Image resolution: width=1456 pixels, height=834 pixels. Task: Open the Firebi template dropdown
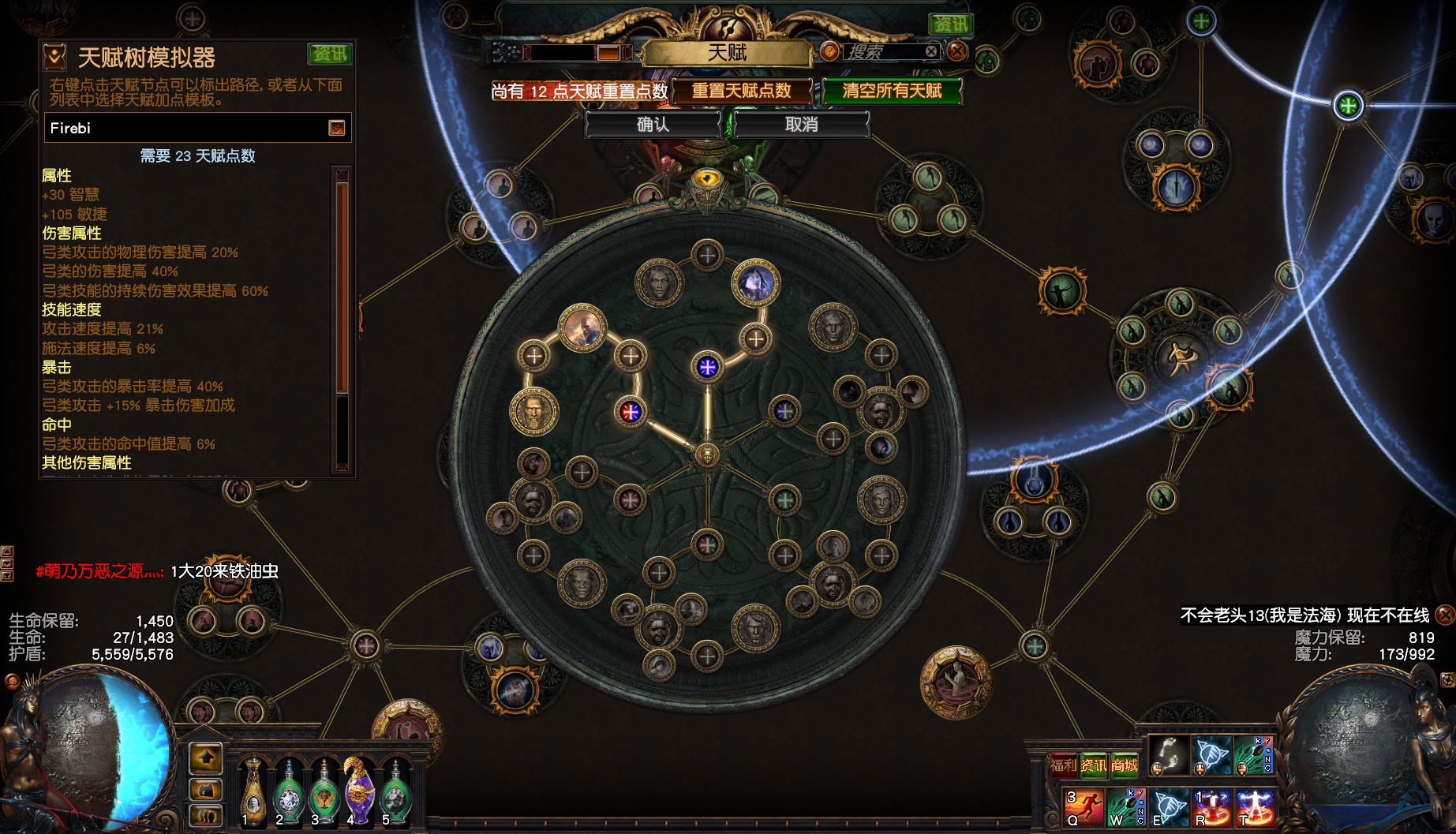pyautogui.click(x=337, y=128)
